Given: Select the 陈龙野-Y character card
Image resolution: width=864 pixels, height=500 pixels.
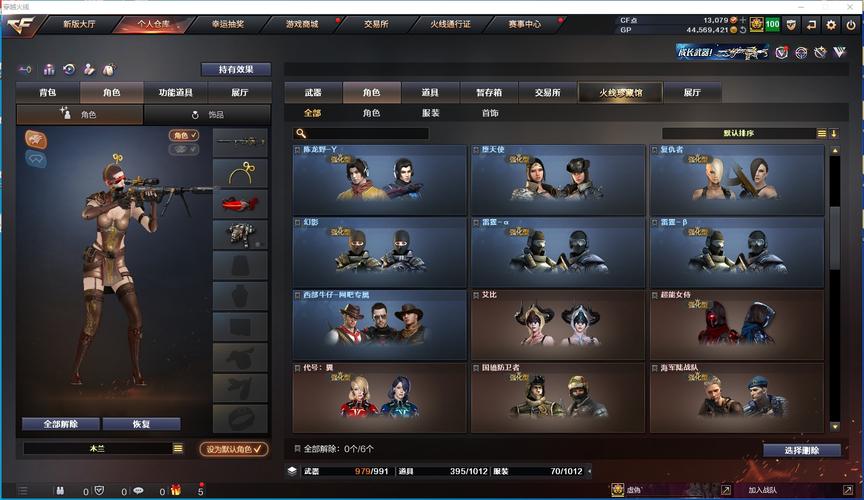Looking at the screenshot, I should pos(379,179).
